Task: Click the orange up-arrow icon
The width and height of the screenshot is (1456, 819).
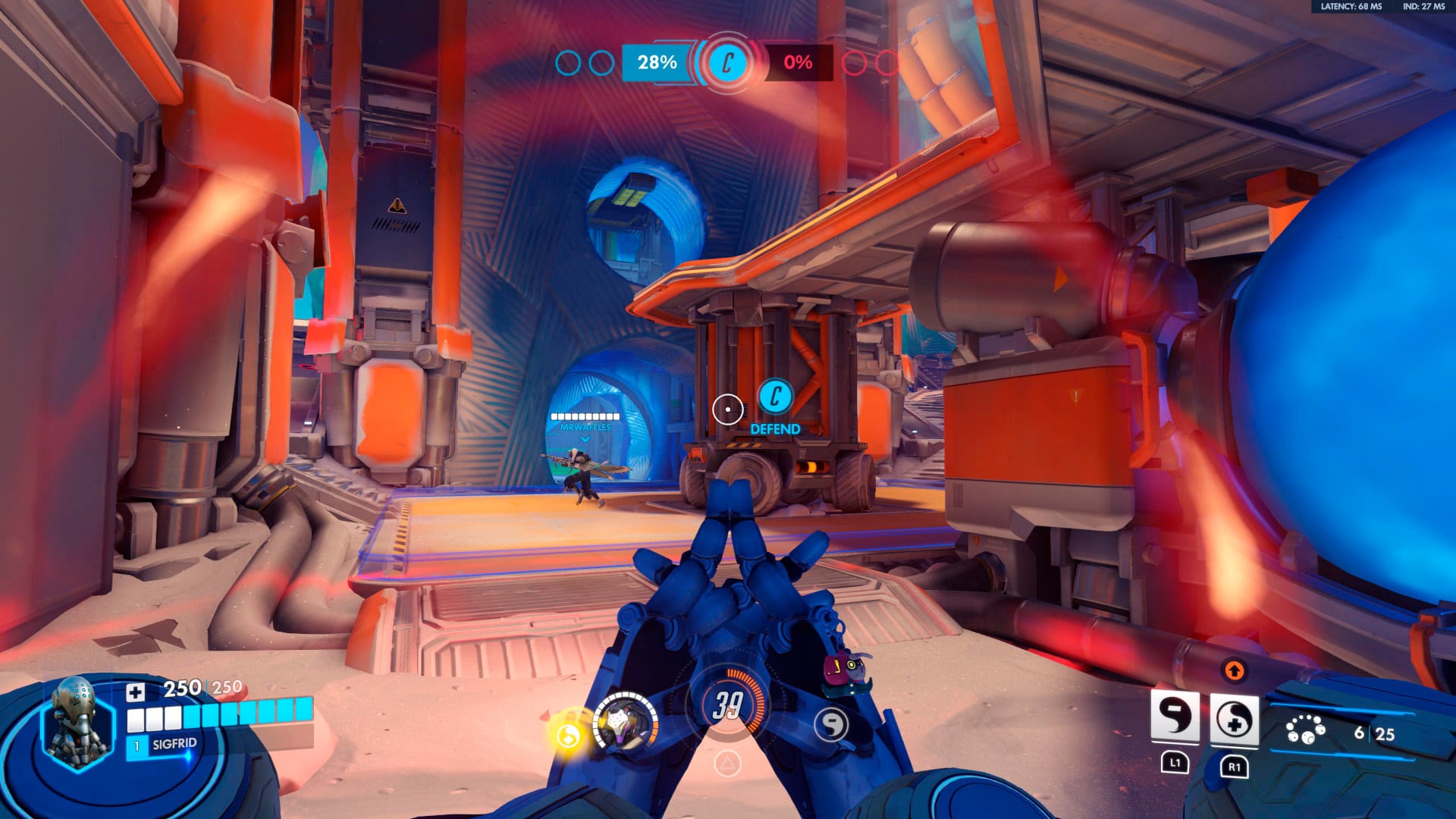Action: click(x=1234, y=670)
